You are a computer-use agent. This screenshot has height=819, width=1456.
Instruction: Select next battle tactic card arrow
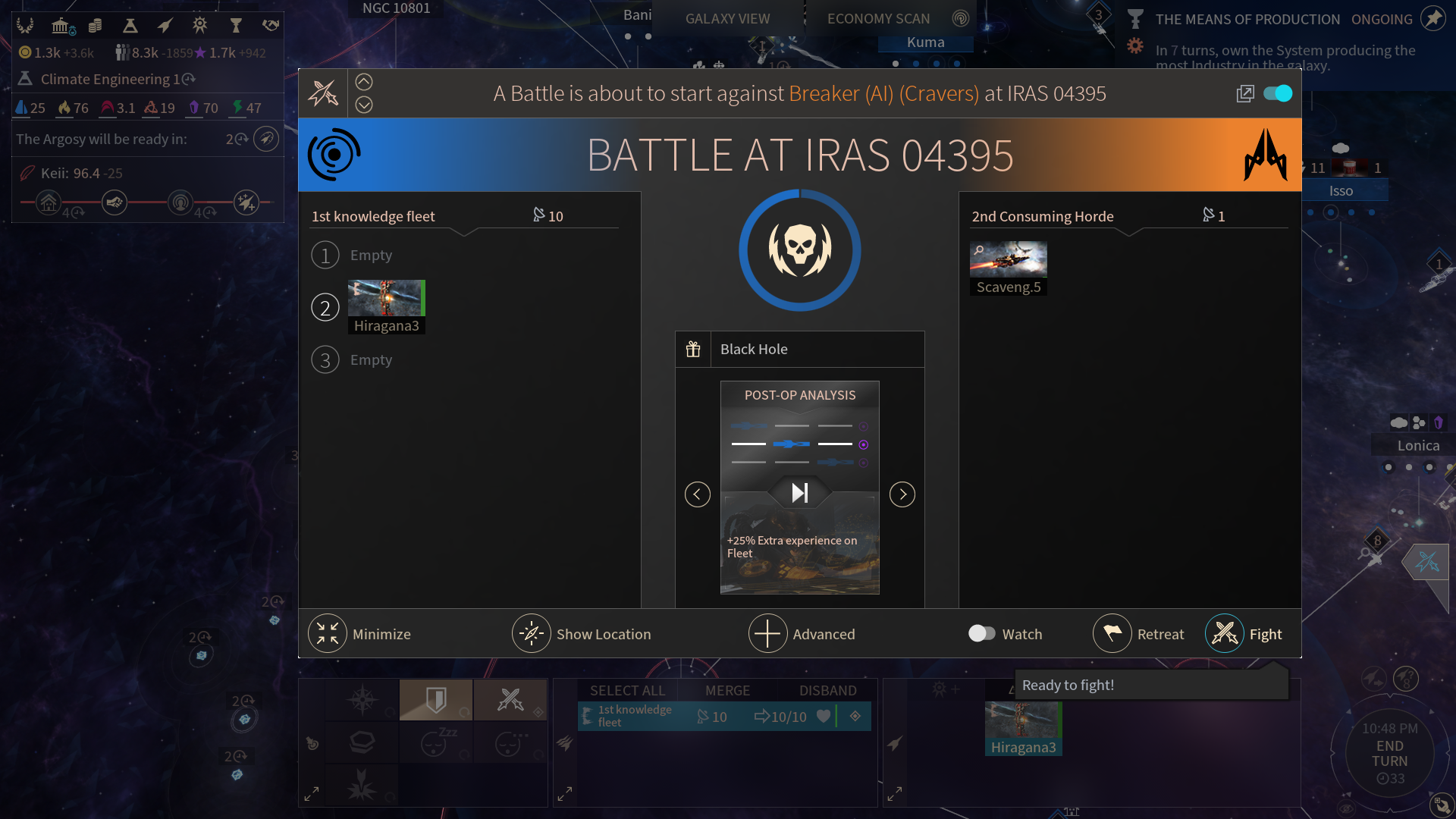(x=902, y=494)
